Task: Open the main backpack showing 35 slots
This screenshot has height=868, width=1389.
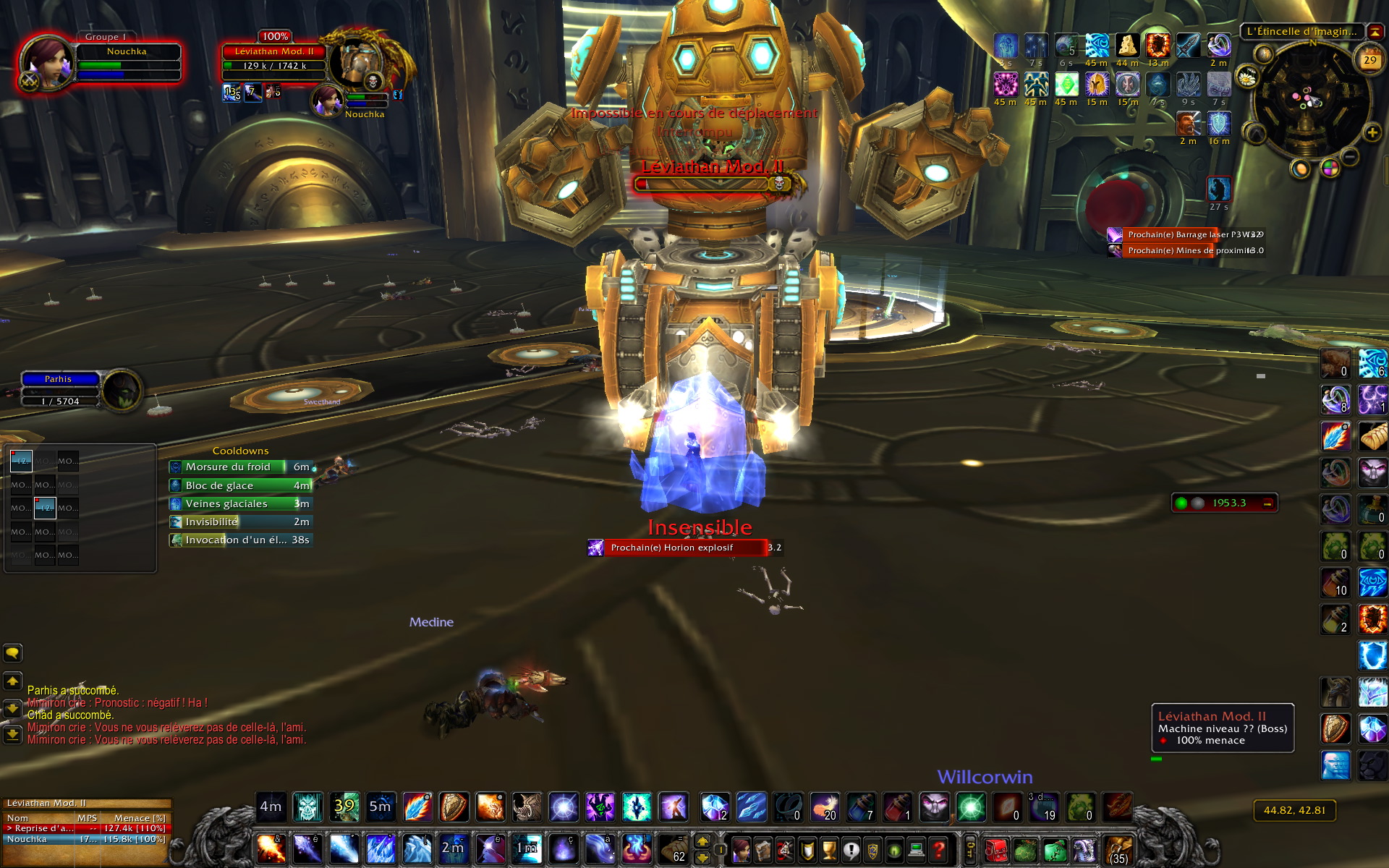Action: 1118,849
